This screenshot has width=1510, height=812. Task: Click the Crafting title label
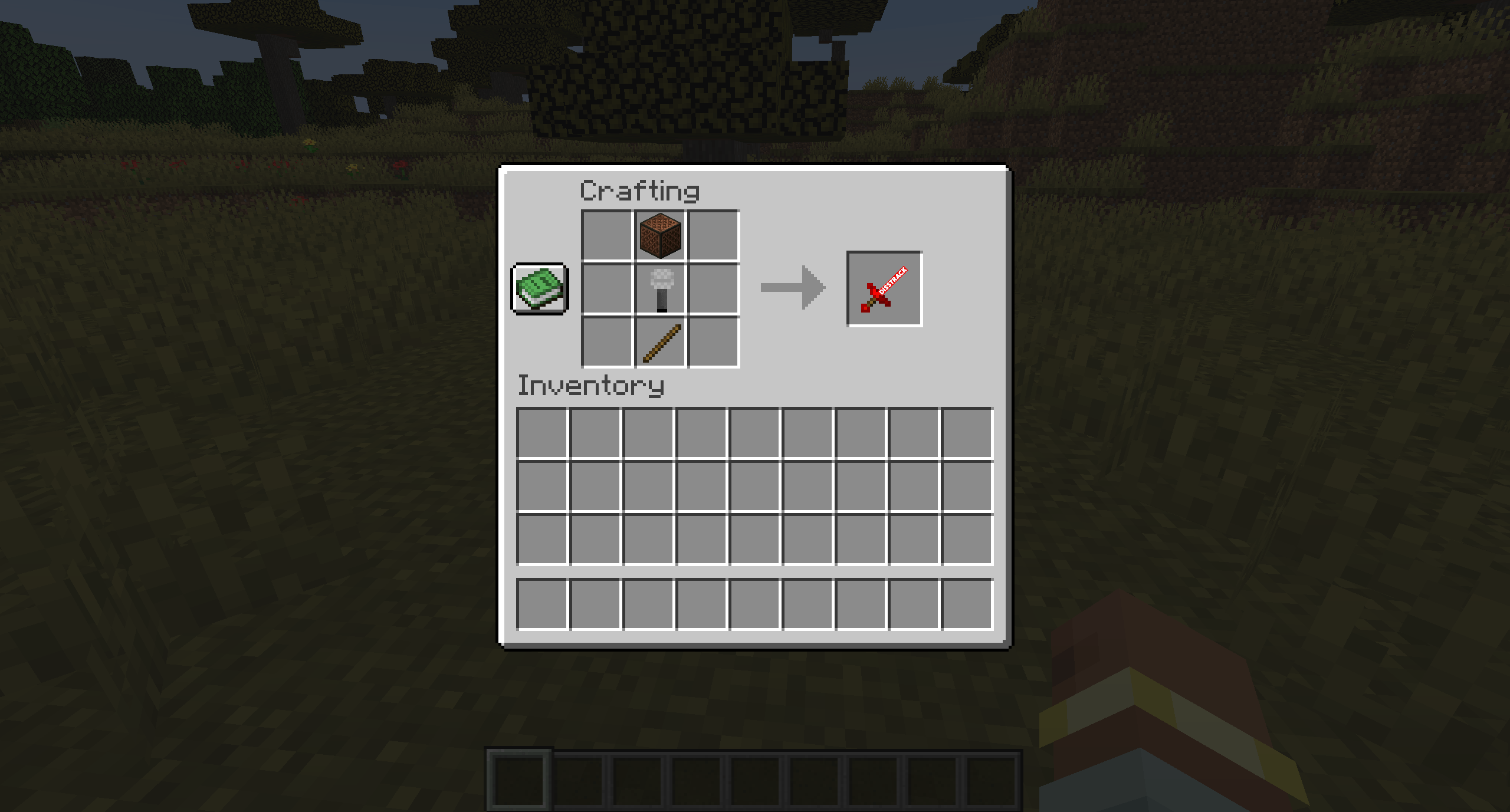639,192
